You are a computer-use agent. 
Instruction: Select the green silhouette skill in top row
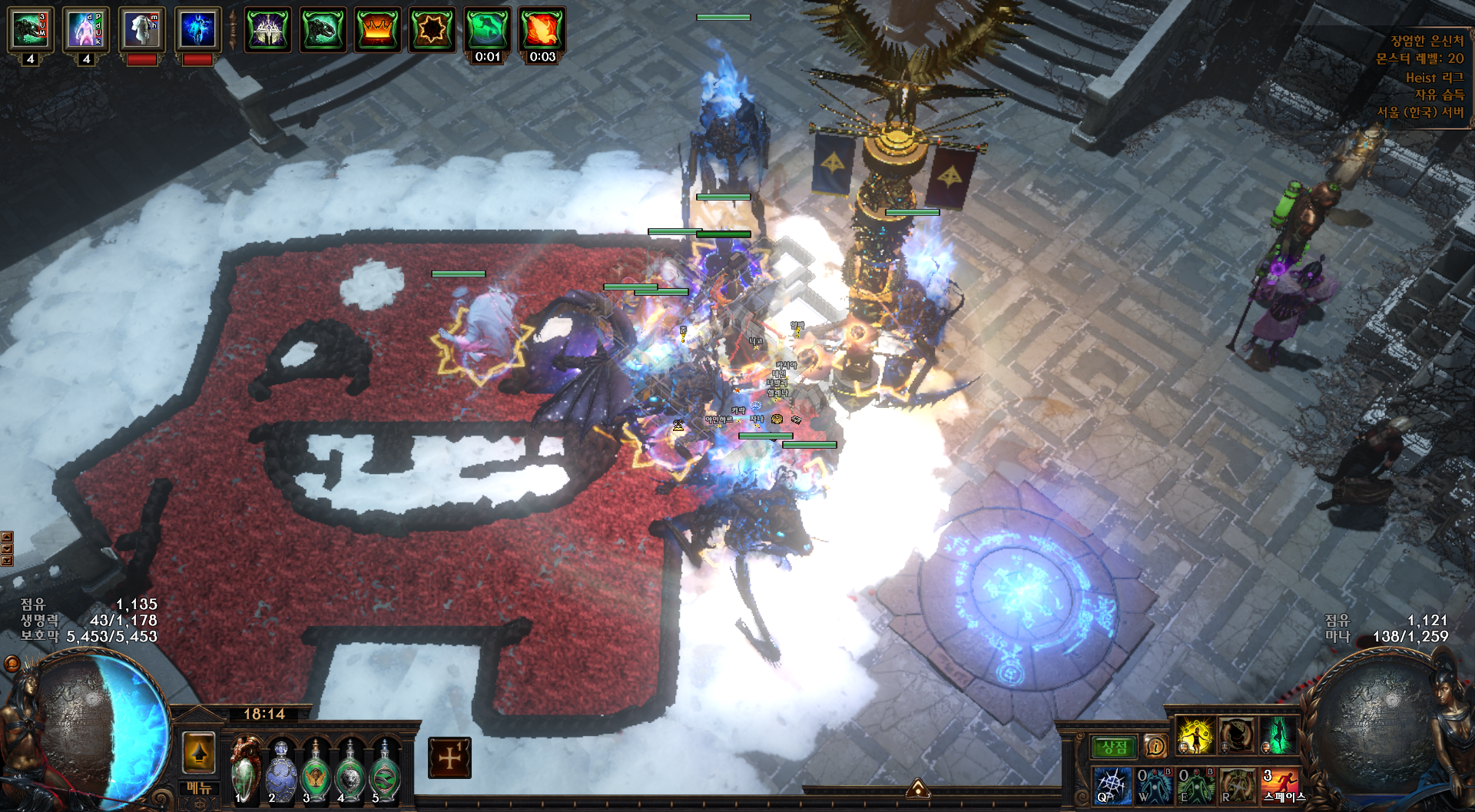[x=1278, y=735]
